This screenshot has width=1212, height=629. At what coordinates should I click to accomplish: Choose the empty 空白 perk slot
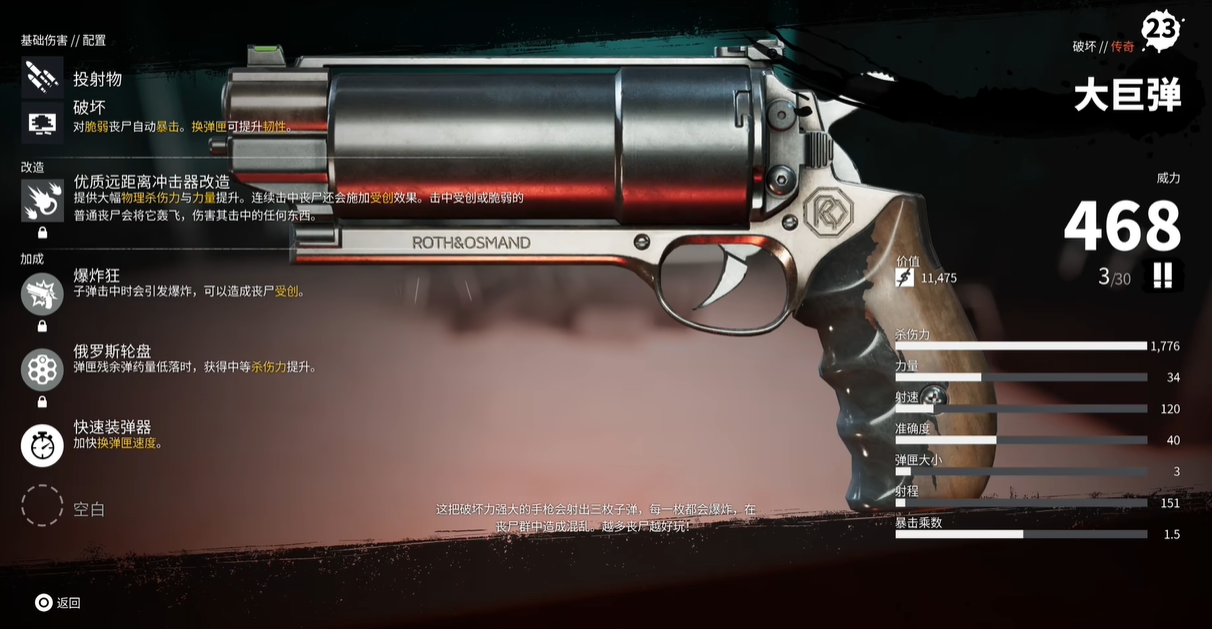(42, 506)
